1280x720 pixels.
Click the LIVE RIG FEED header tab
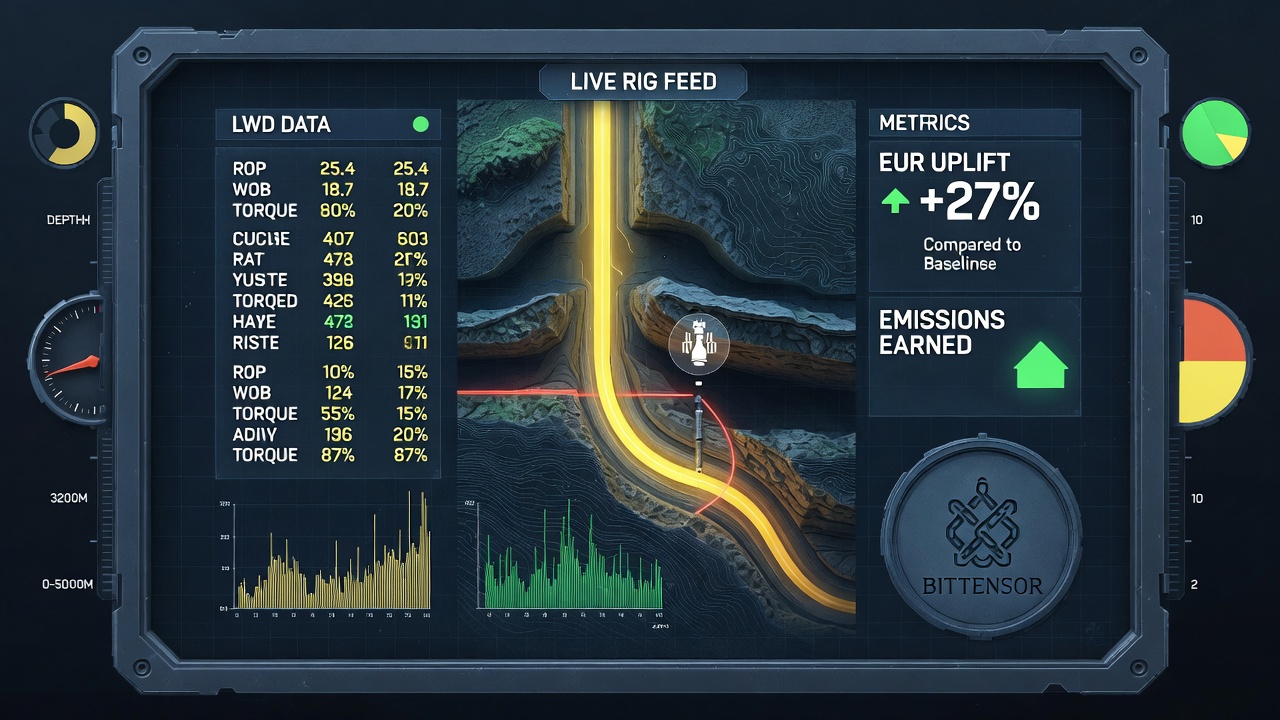pyautogui.click(x=643, y=81)
